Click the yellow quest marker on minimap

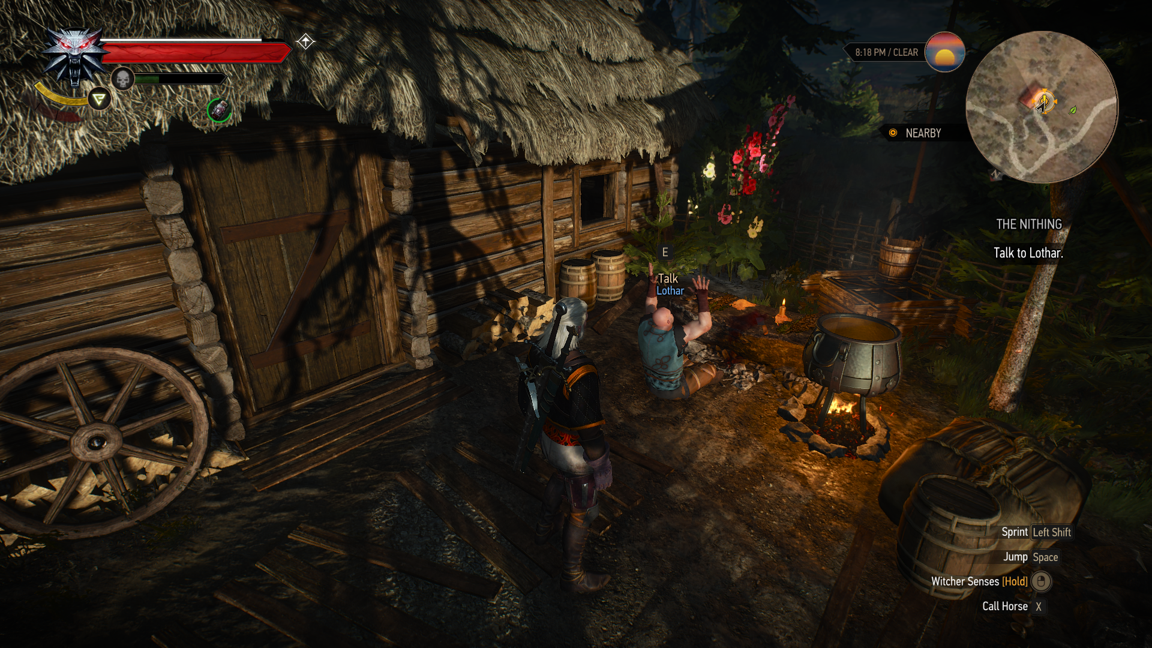(x=1043, y=100)
